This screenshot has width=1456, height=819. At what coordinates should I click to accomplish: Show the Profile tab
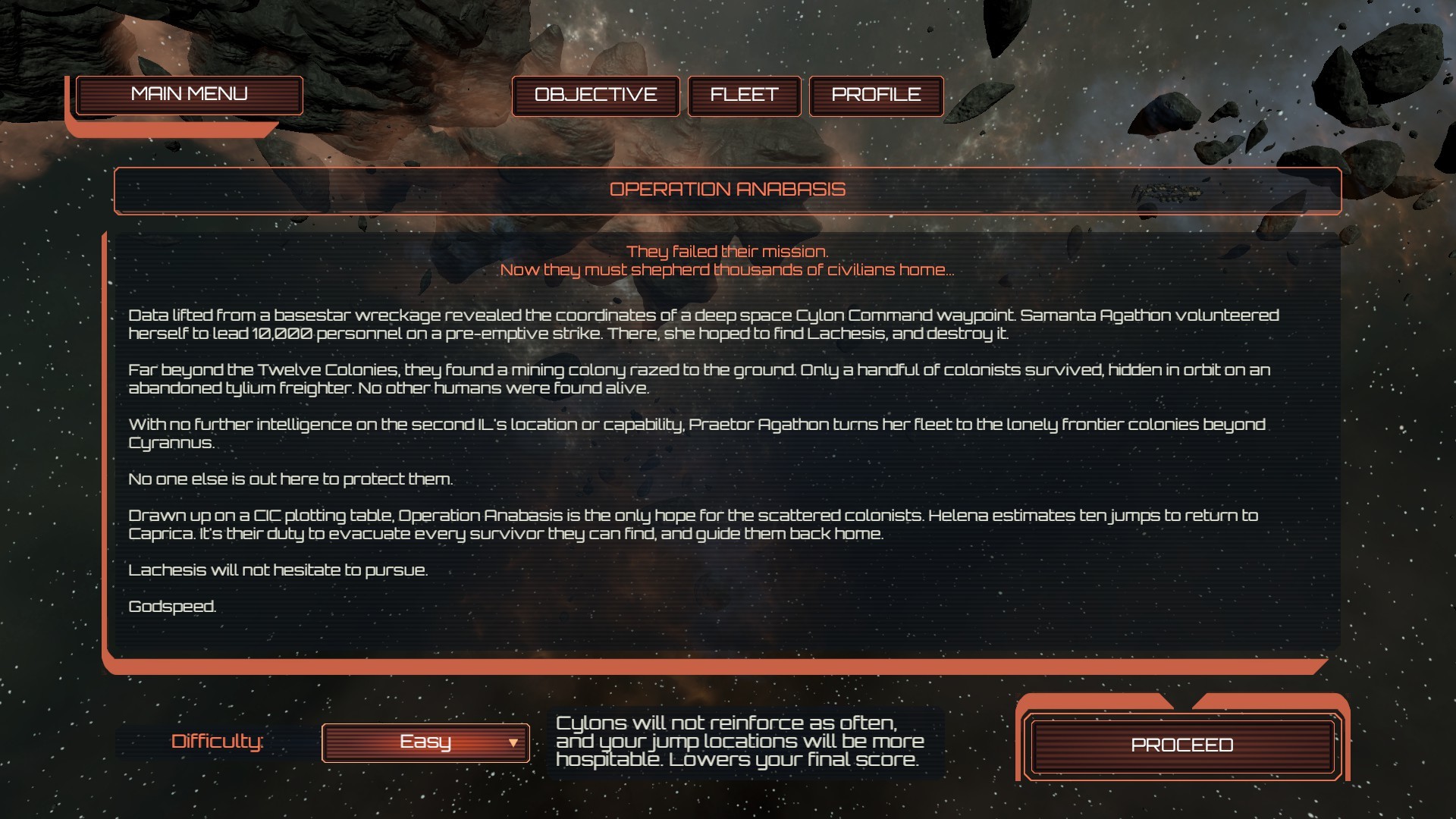point(876,96)
